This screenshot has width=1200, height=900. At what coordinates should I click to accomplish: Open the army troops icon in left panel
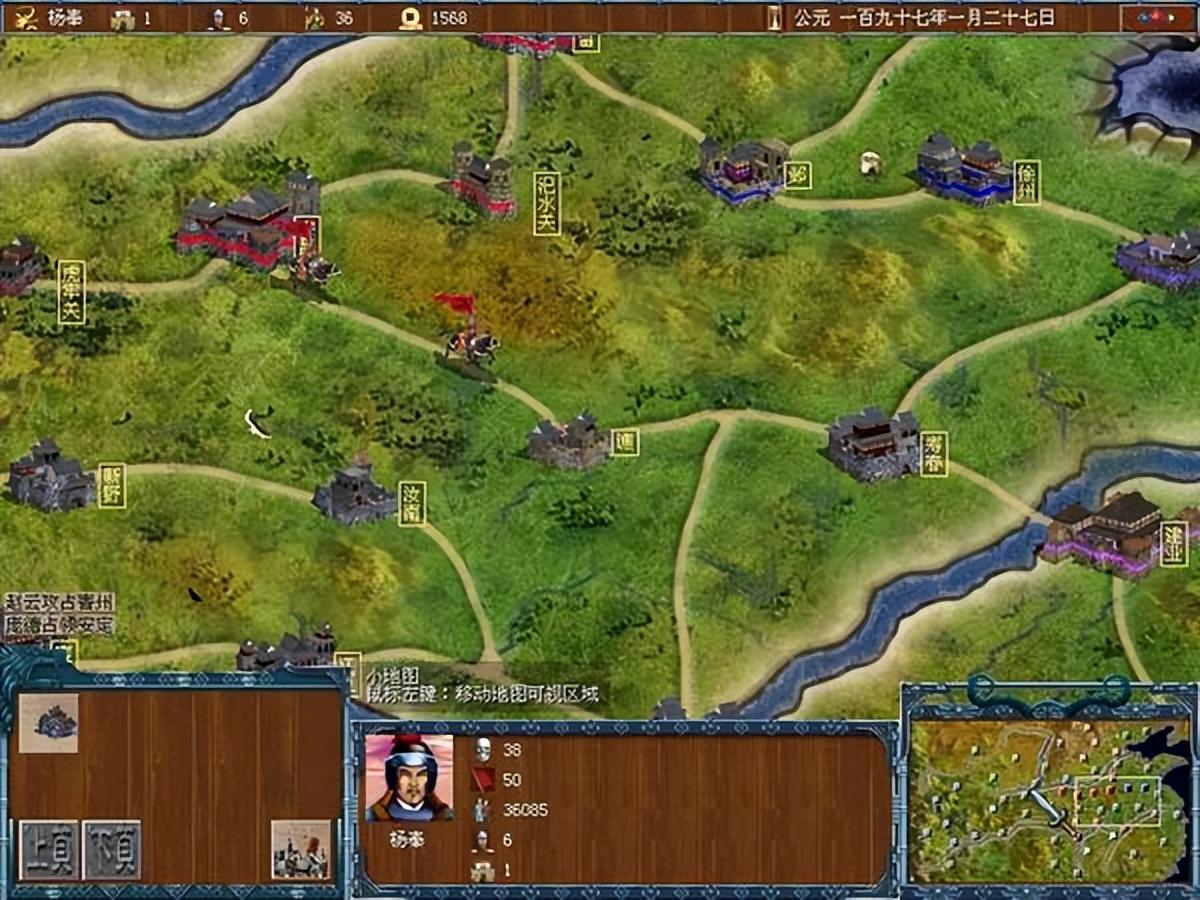click(x=301, y=850)
